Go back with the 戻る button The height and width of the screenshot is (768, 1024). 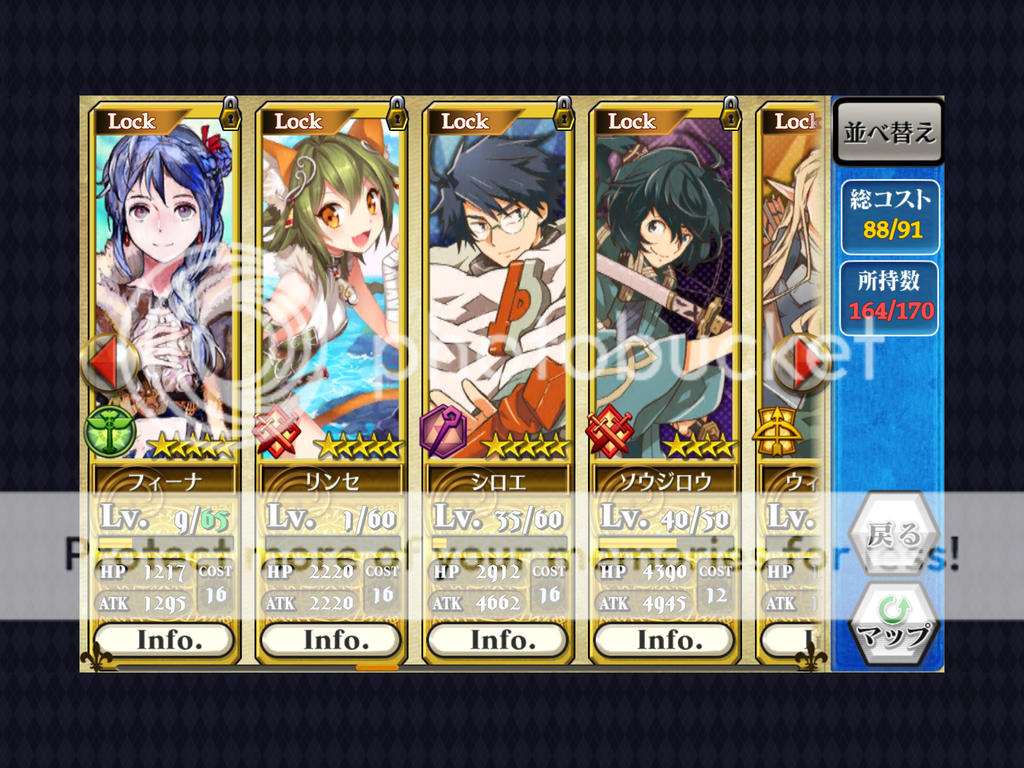[893, 535]
